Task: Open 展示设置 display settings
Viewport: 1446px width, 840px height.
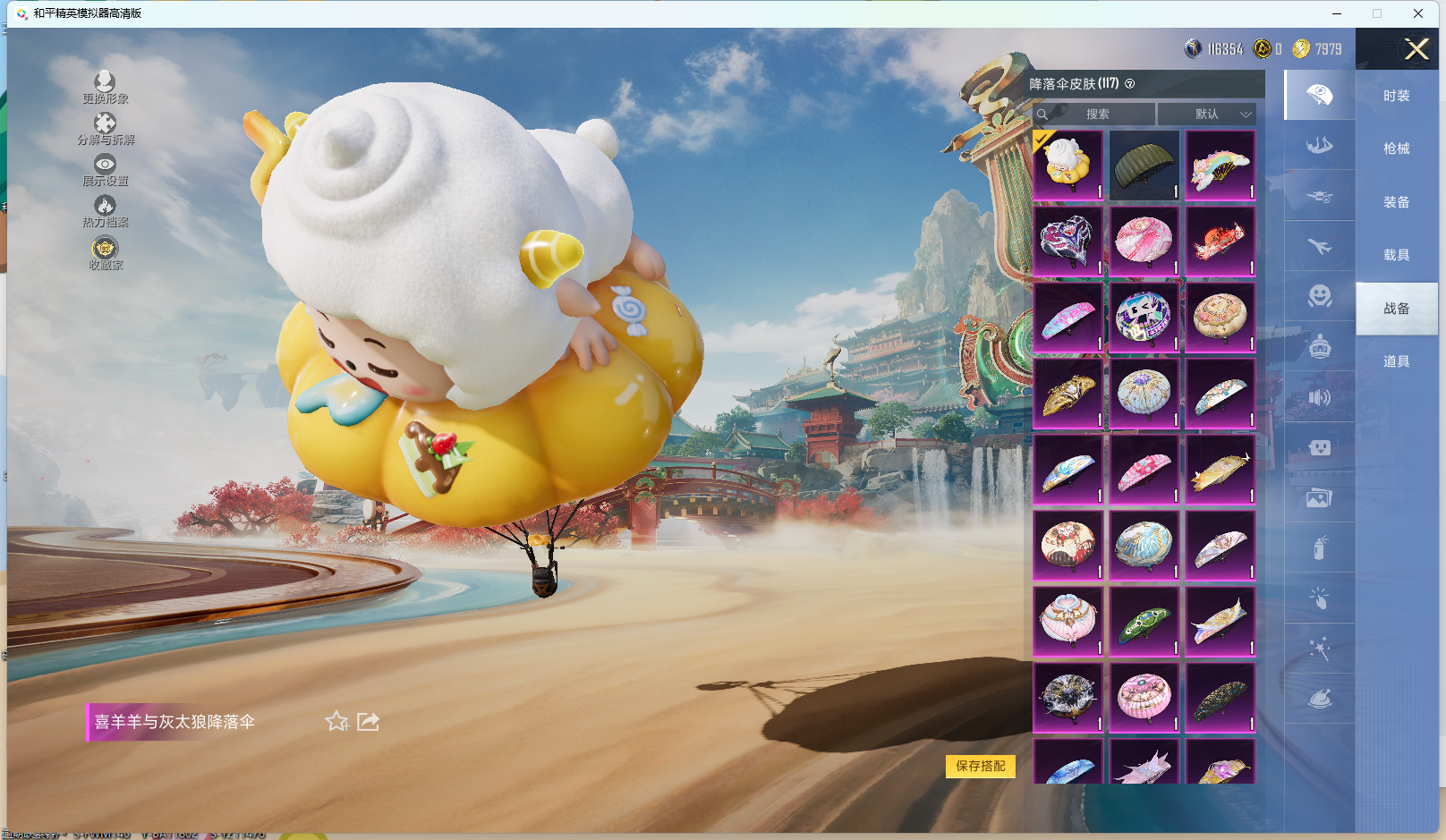Action: (105, 170)
